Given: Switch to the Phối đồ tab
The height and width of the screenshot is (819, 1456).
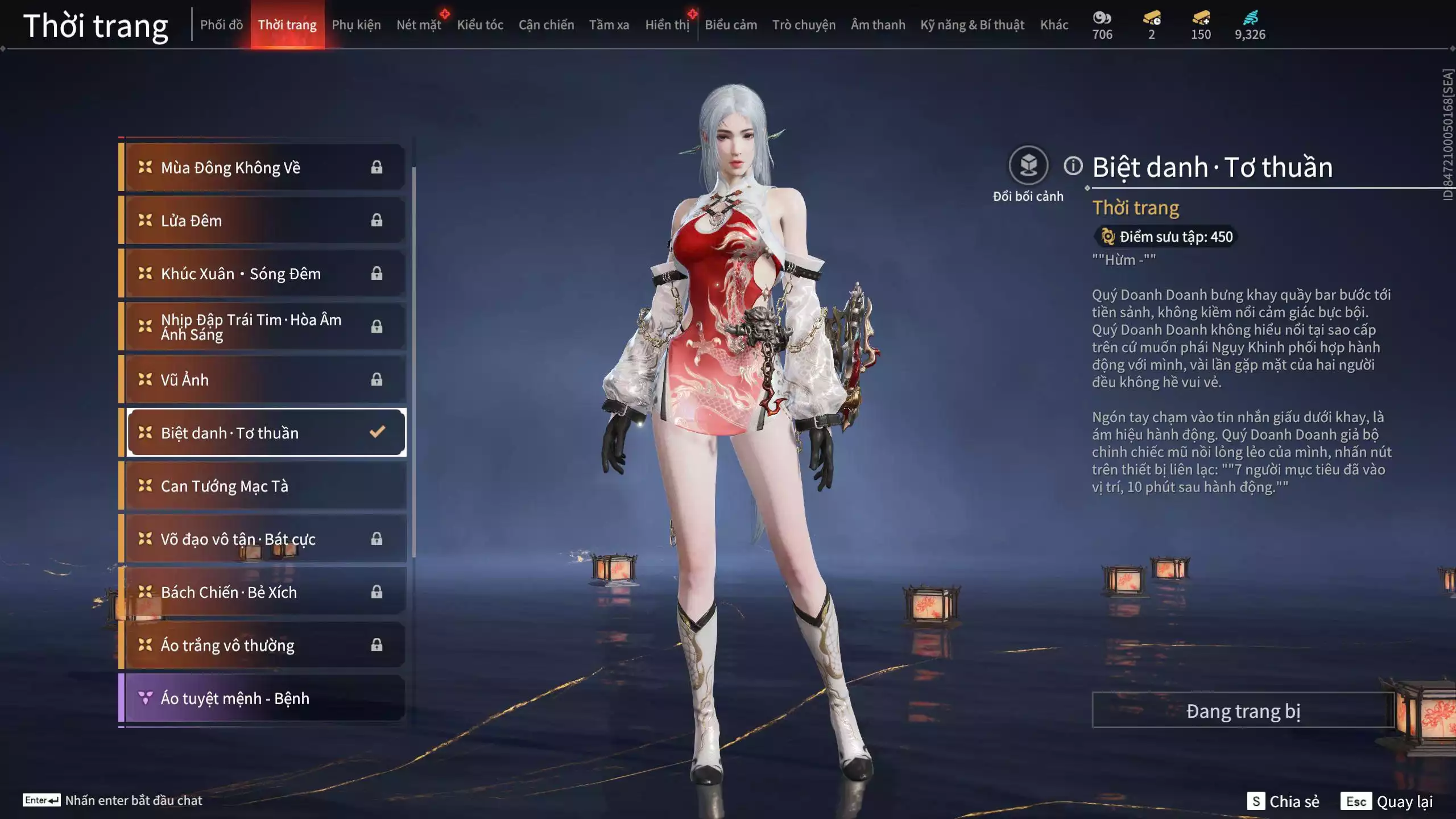Looking at the screenshot, I should click(x=221, y=25).
